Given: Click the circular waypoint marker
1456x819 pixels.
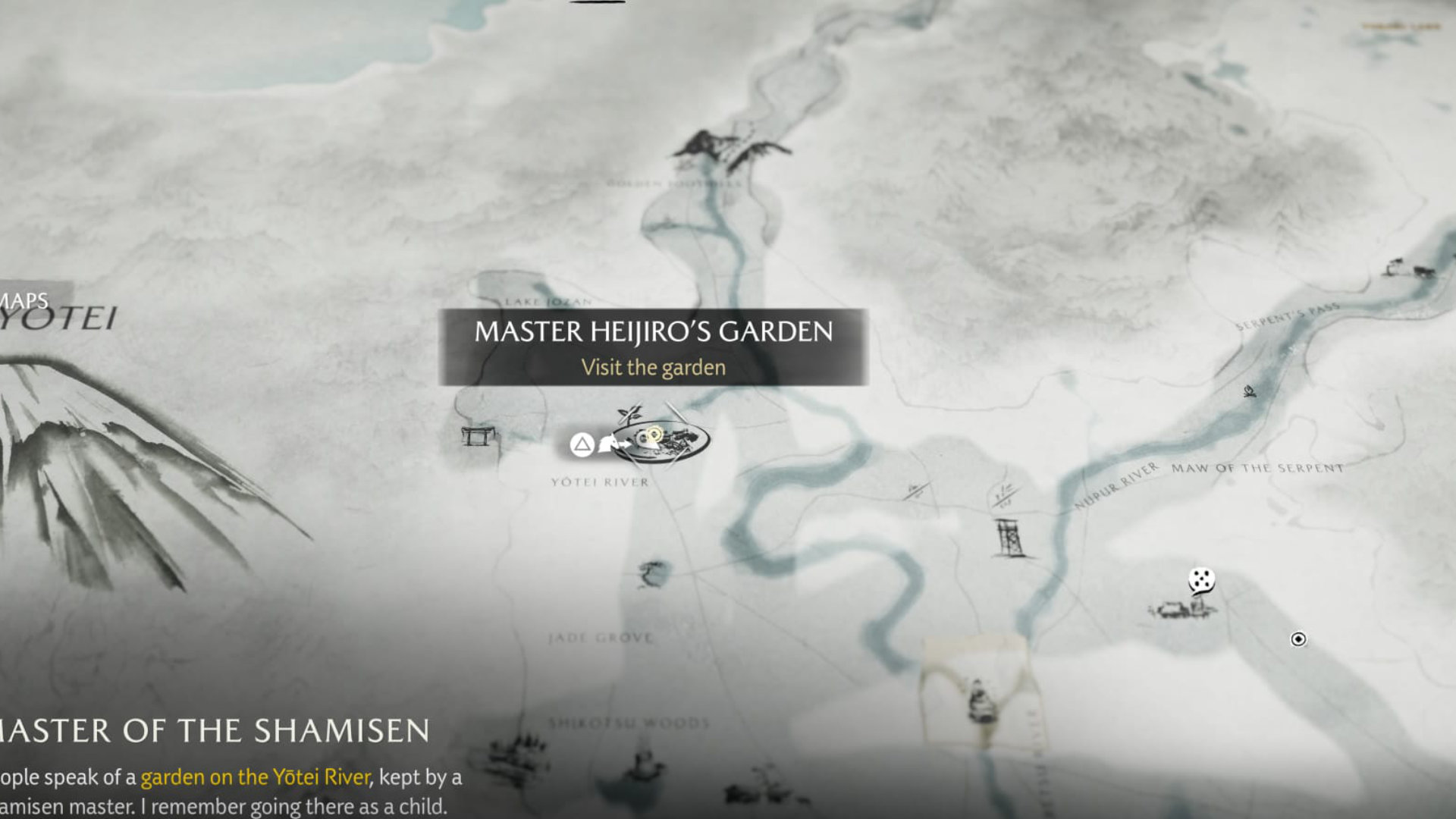Looking at the screenshot, I should [1298, 639].
